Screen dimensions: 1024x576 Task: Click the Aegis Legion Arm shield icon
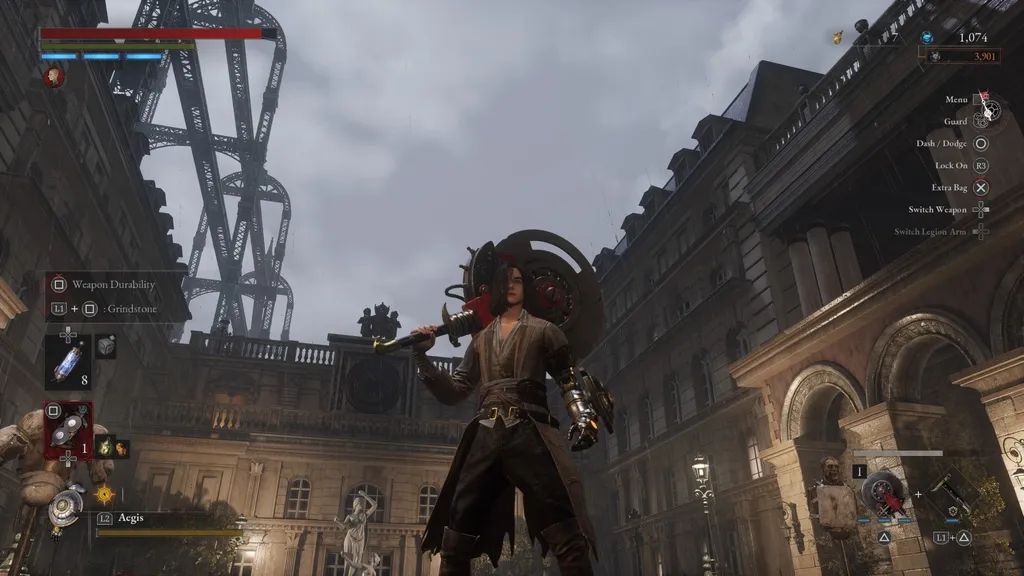click(67, 505)
